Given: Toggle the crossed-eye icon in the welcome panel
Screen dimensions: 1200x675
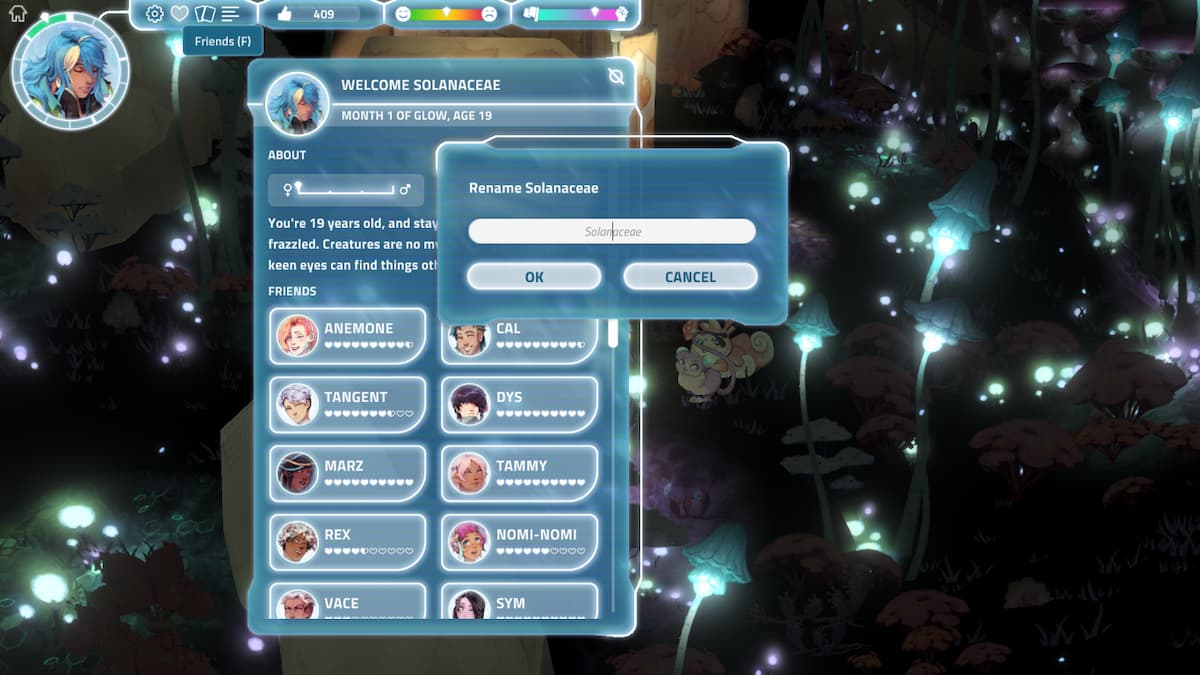Looking at the screenshot, I should tap(616, 77).
